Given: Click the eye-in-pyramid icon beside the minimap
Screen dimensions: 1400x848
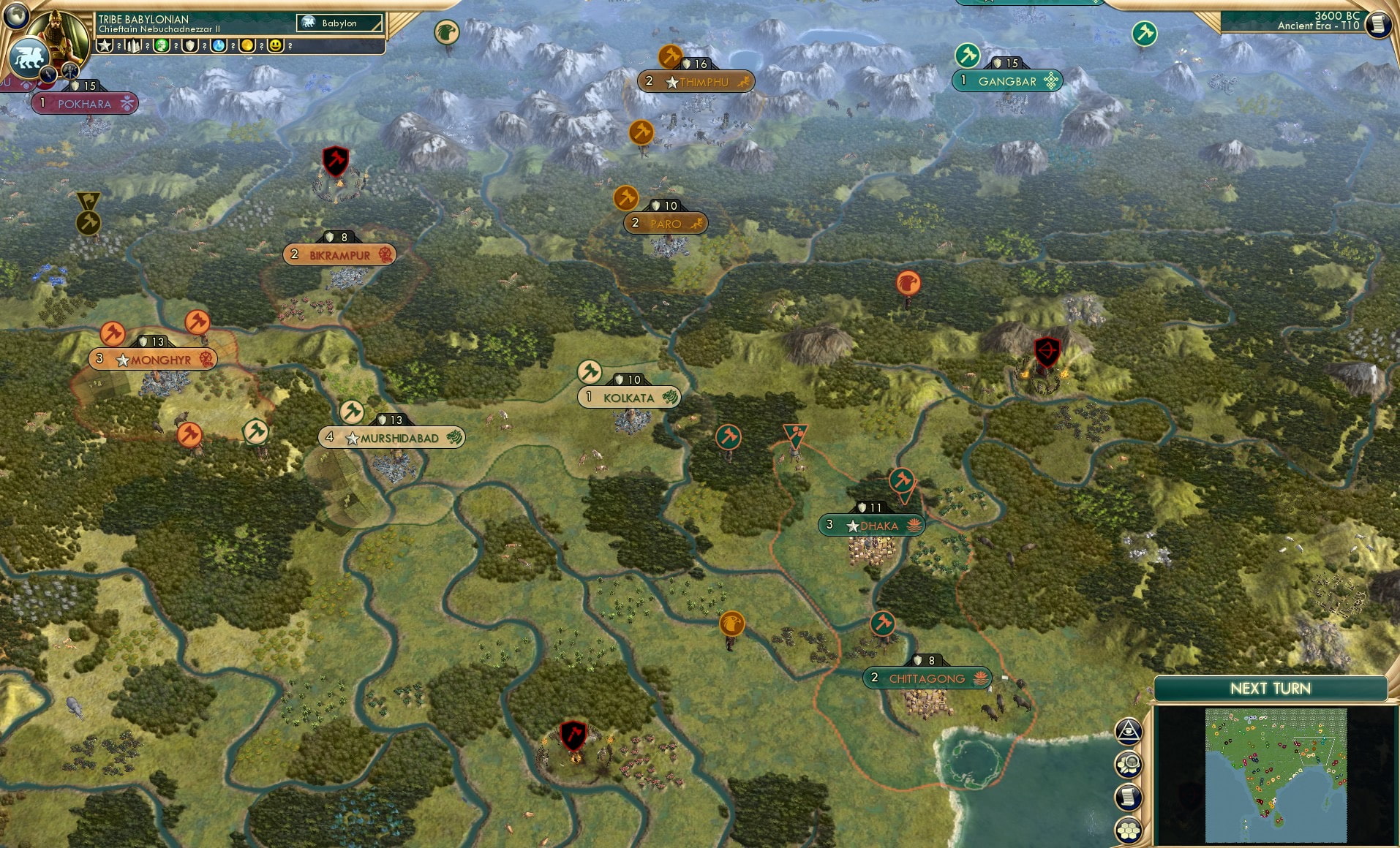Looking at the screenshot, I should pos(1129,731).
